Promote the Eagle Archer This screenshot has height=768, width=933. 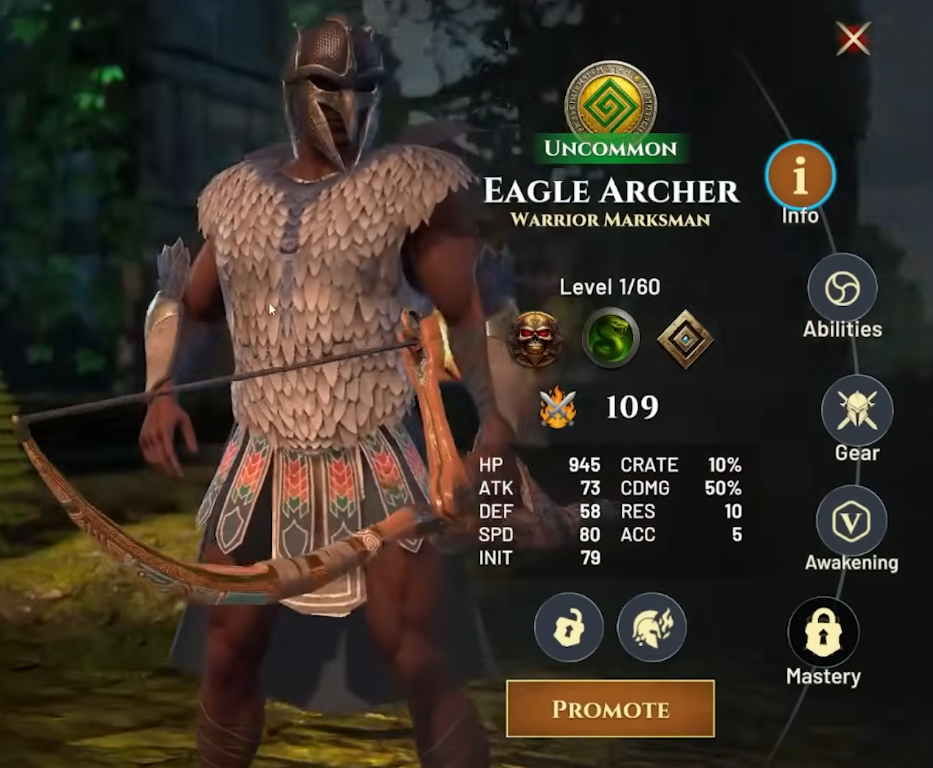click(610, 709)
